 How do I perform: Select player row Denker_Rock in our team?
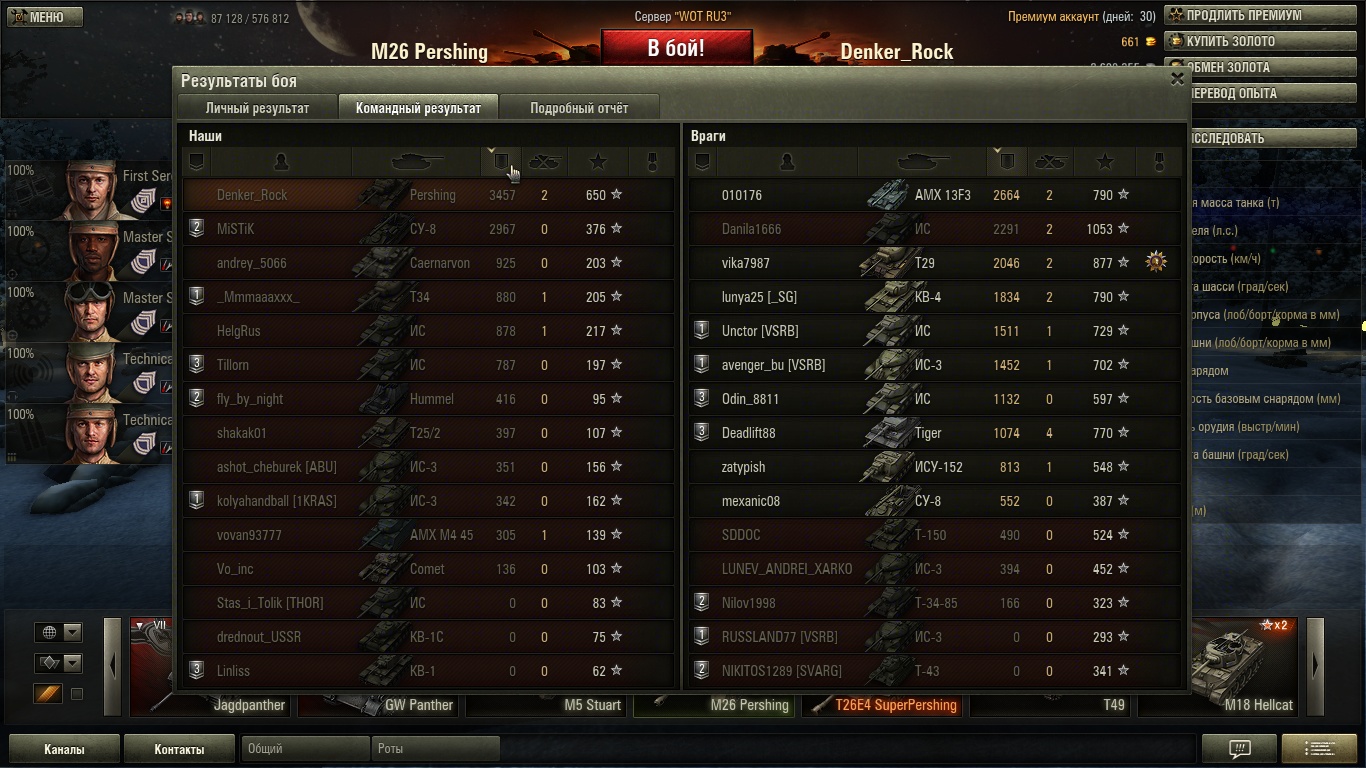(x=428, y=195)
